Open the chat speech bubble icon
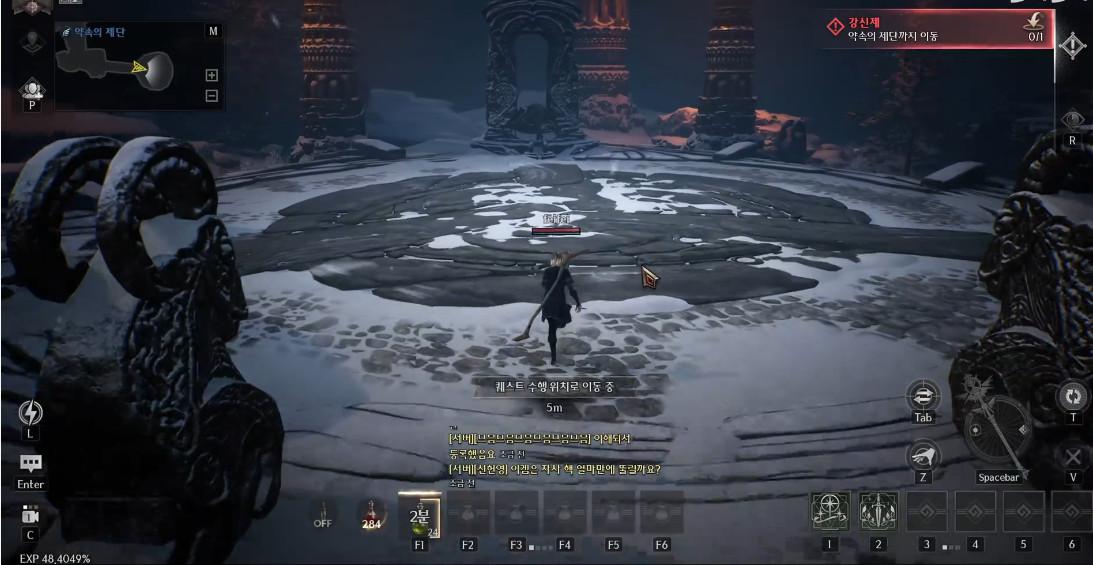 (31, 464)
